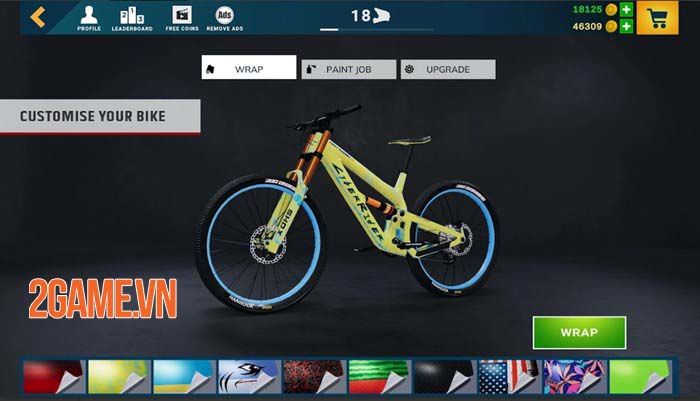Screen dimensions: 700x401
Task: Open the Profile page
Action: (x=89, y=18)
